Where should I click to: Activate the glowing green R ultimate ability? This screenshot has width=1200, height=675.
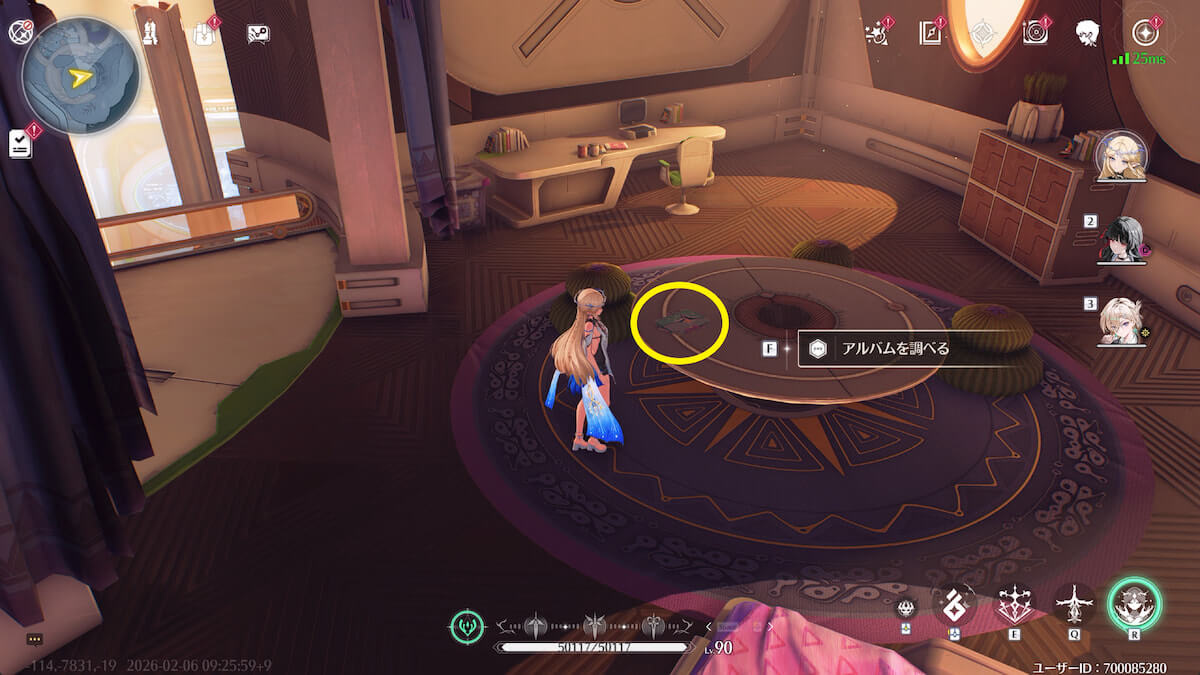tap(1134, 605)
